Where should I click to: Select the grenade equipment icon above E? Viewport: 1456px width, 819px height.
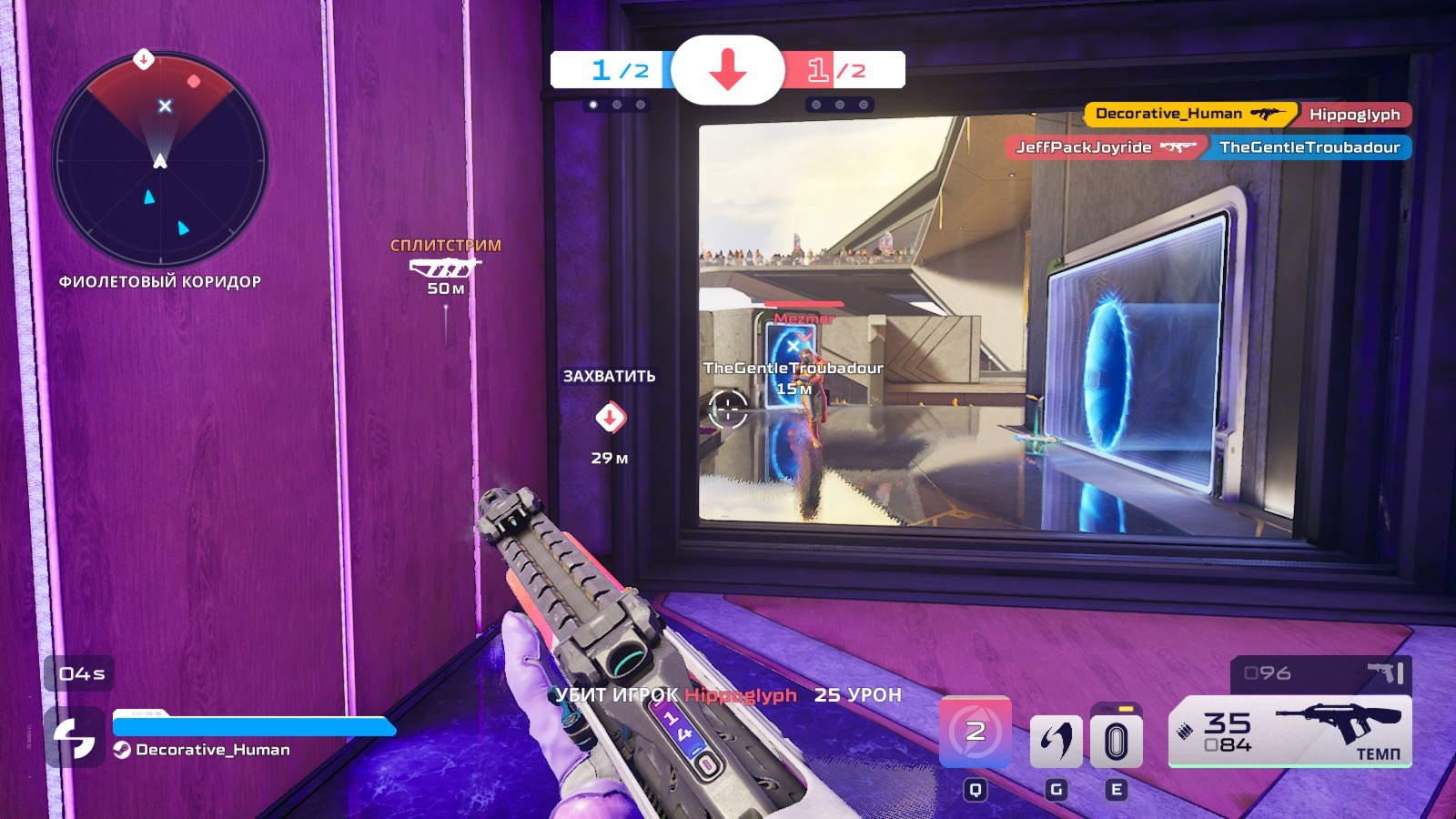[1116, 739]
